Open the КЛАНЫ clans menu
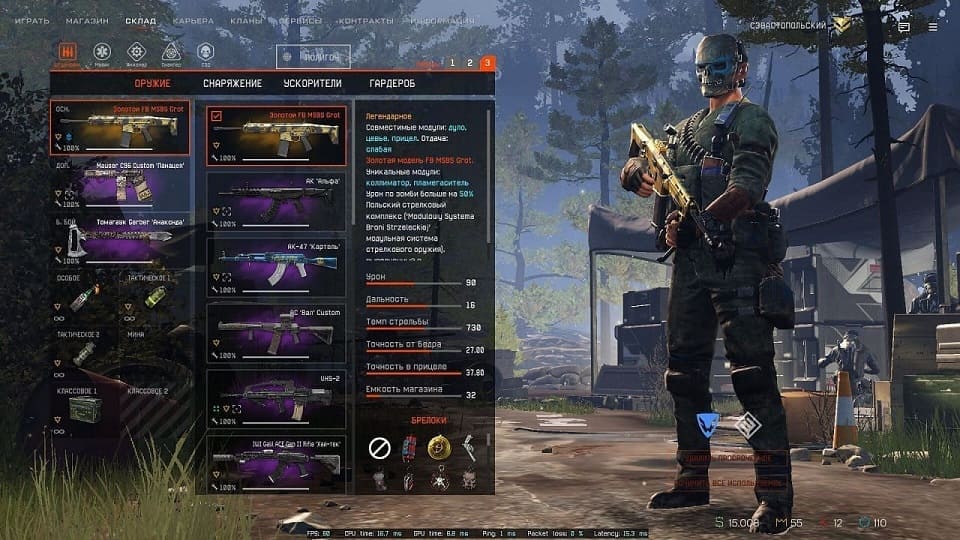The width and height of the screenshot is (960, 540). point(245,20)
